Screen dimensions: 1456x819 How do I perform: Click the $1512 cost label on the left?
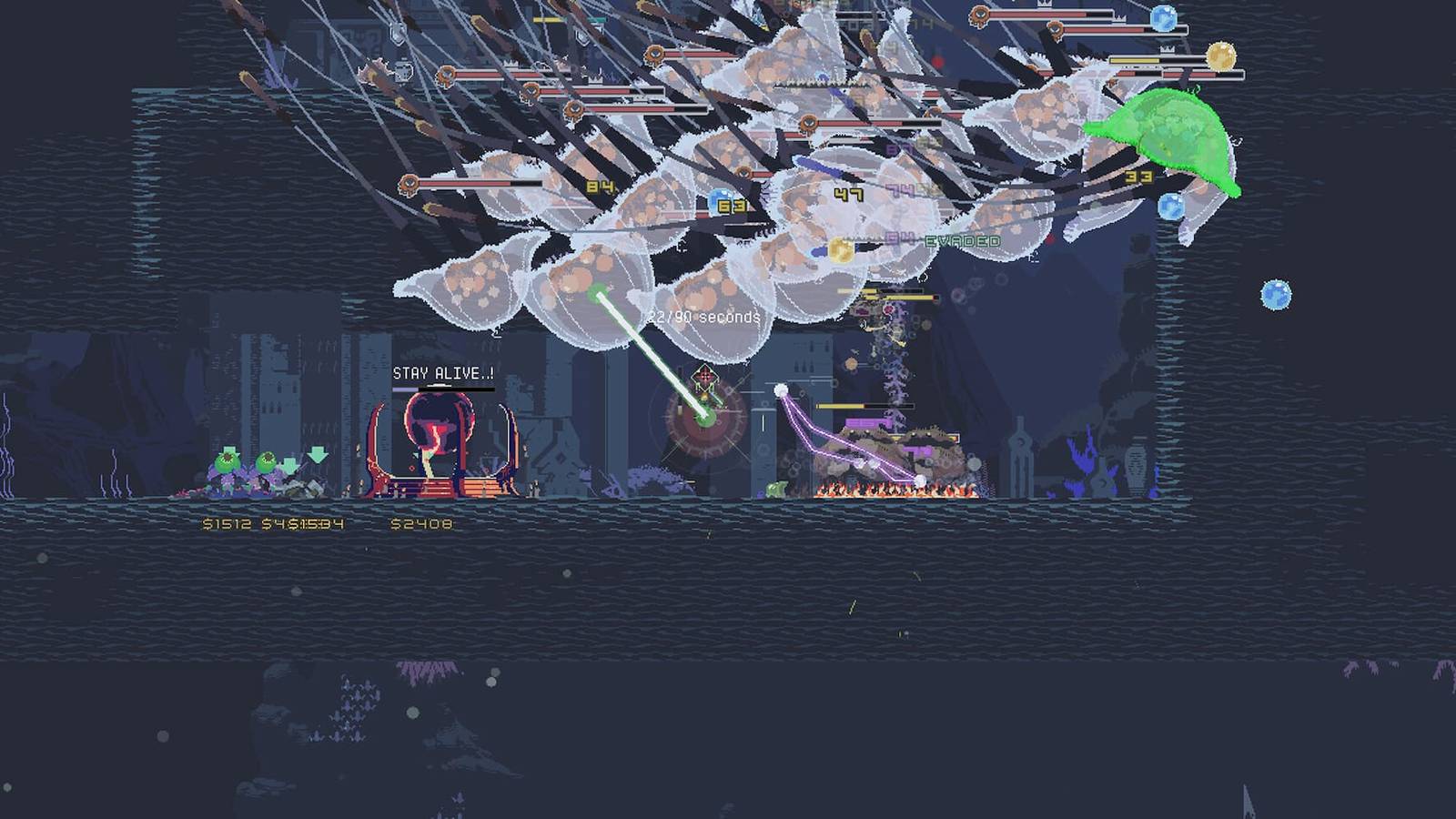[x=227, y=523]
